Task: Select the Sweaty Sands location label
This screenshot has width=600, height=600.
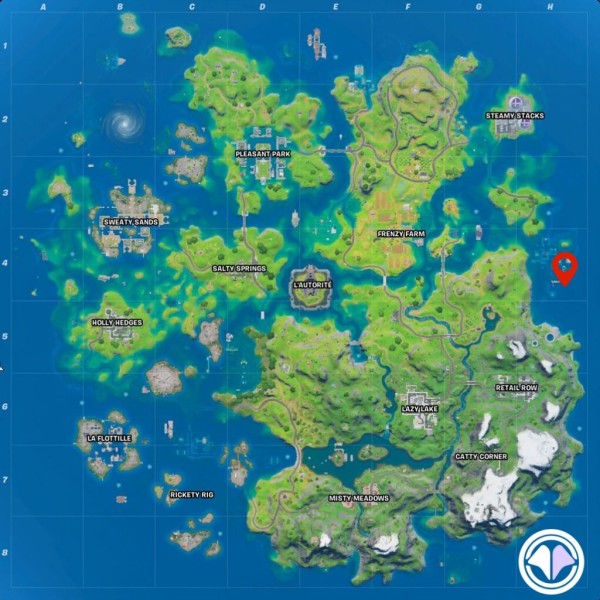Action: [130, 221]
